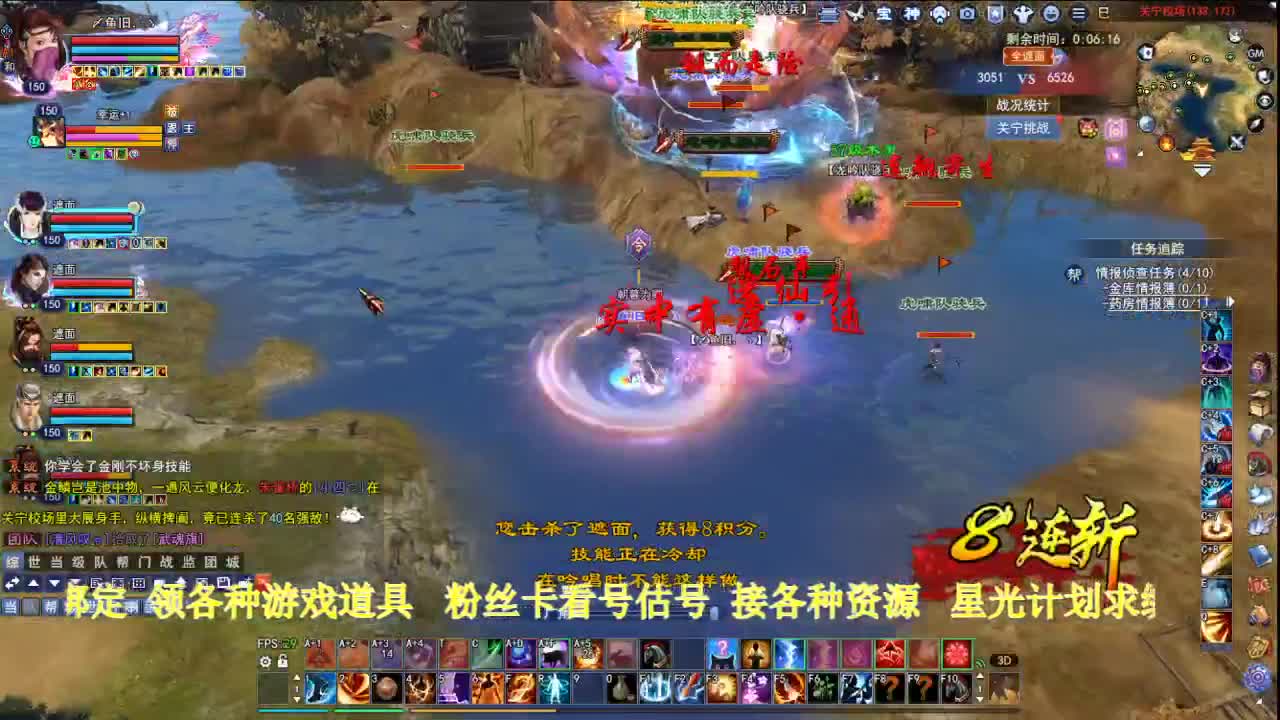Toggle the 当 channel filter under chat tabs

point(12,603)
